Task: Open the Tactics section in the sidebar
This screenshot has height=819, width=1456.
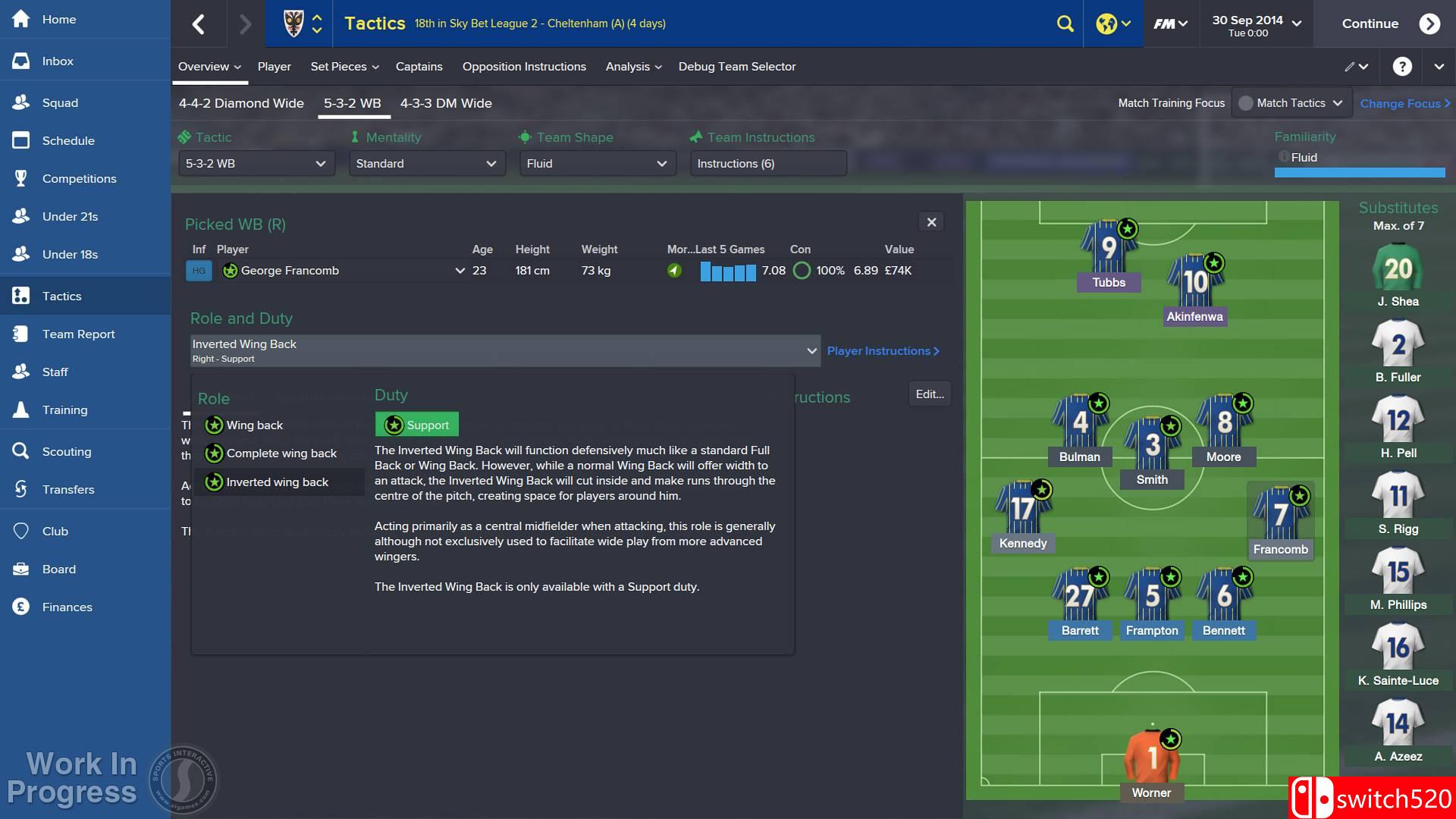Action: click(61, 296)
